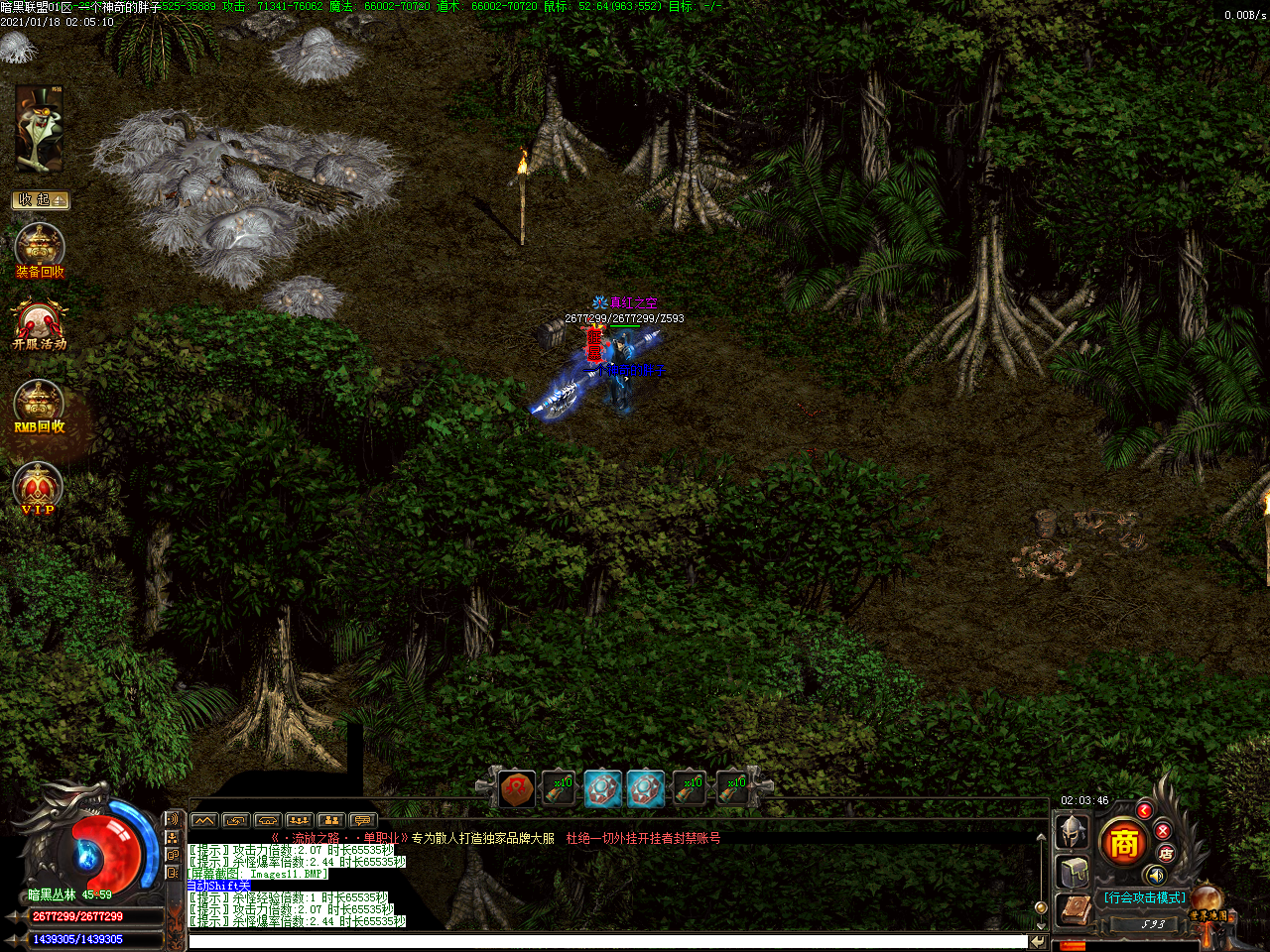Click the top-hat character portrait

[x=40, y=129]
